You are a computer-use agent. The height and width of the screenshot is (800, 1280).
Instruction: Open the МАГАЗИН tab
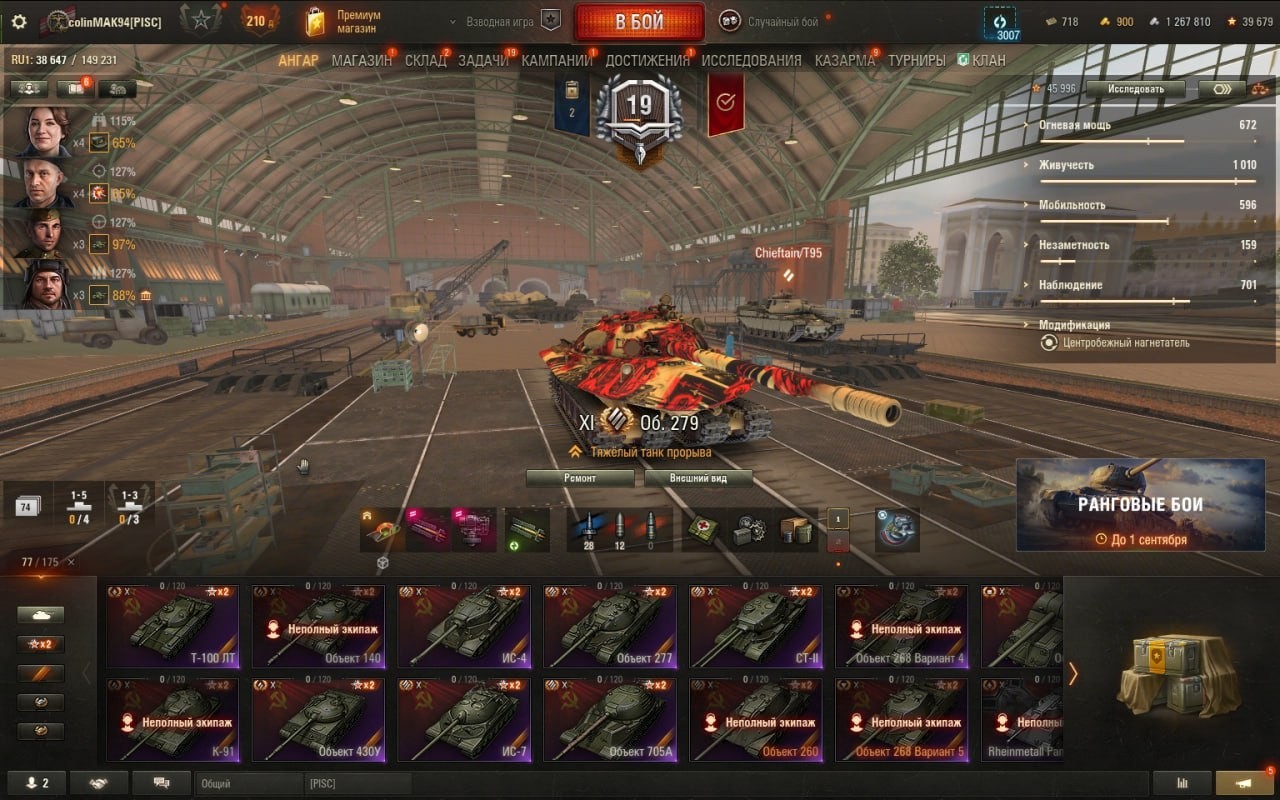pos(361,60)
